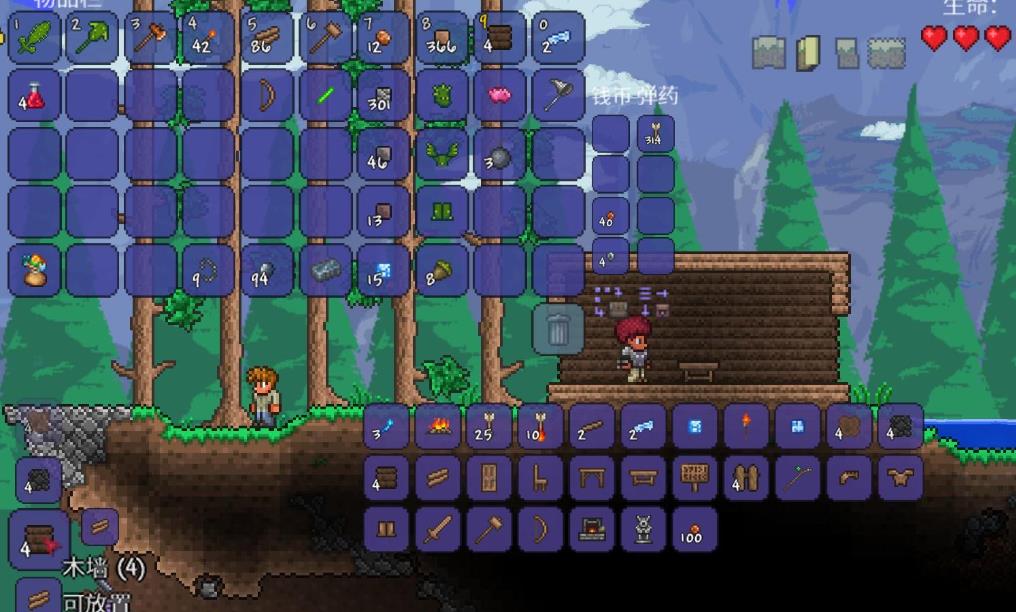Select the torch stack of 42
1016x612 pixels.
click(x=209, y=38)
